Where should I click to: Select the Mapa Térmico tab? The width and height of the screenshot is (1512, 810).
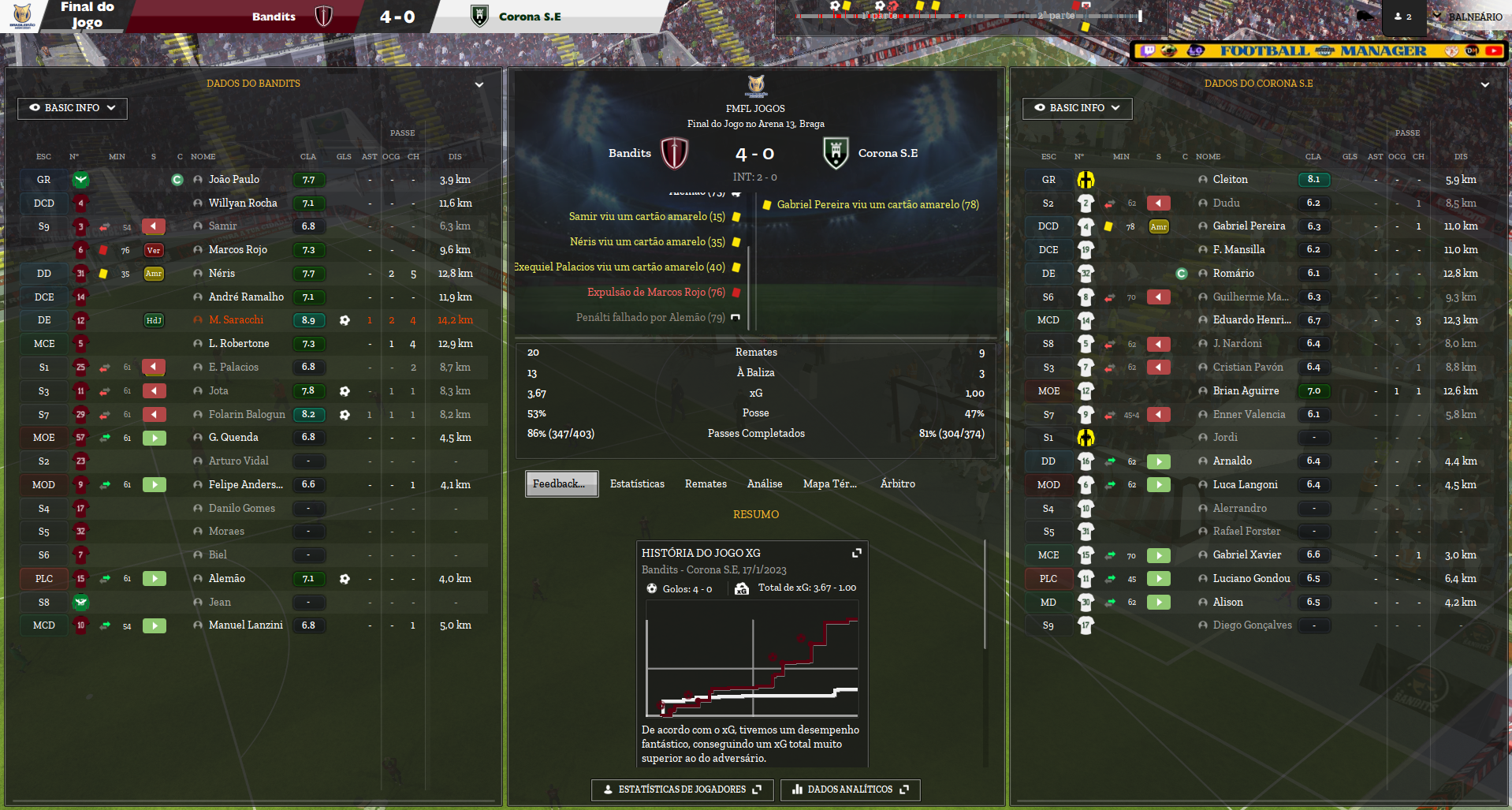pos(829,484)
